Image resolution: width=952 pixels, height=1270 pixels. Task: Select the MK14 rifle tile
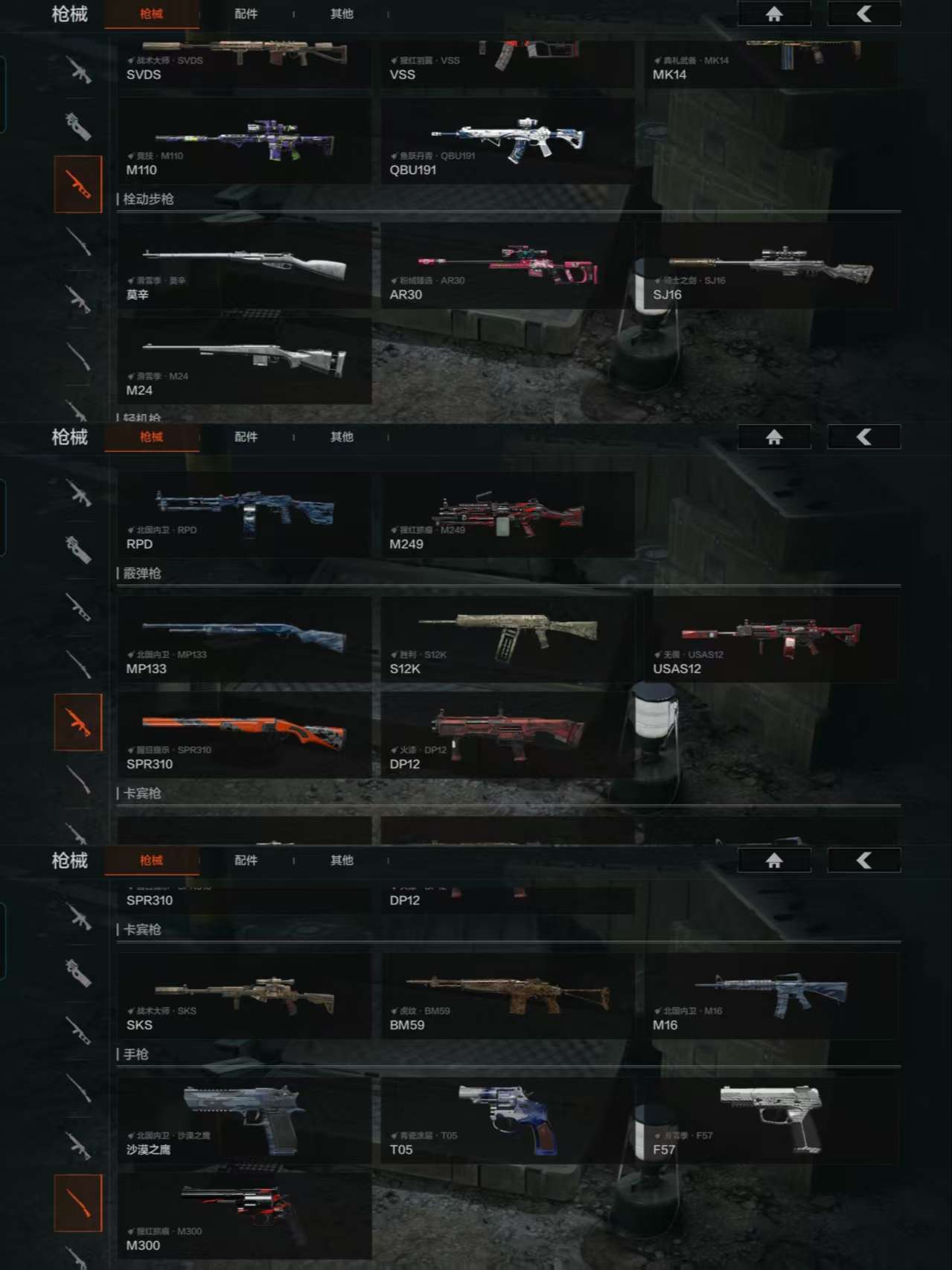(x=771, y=63)
